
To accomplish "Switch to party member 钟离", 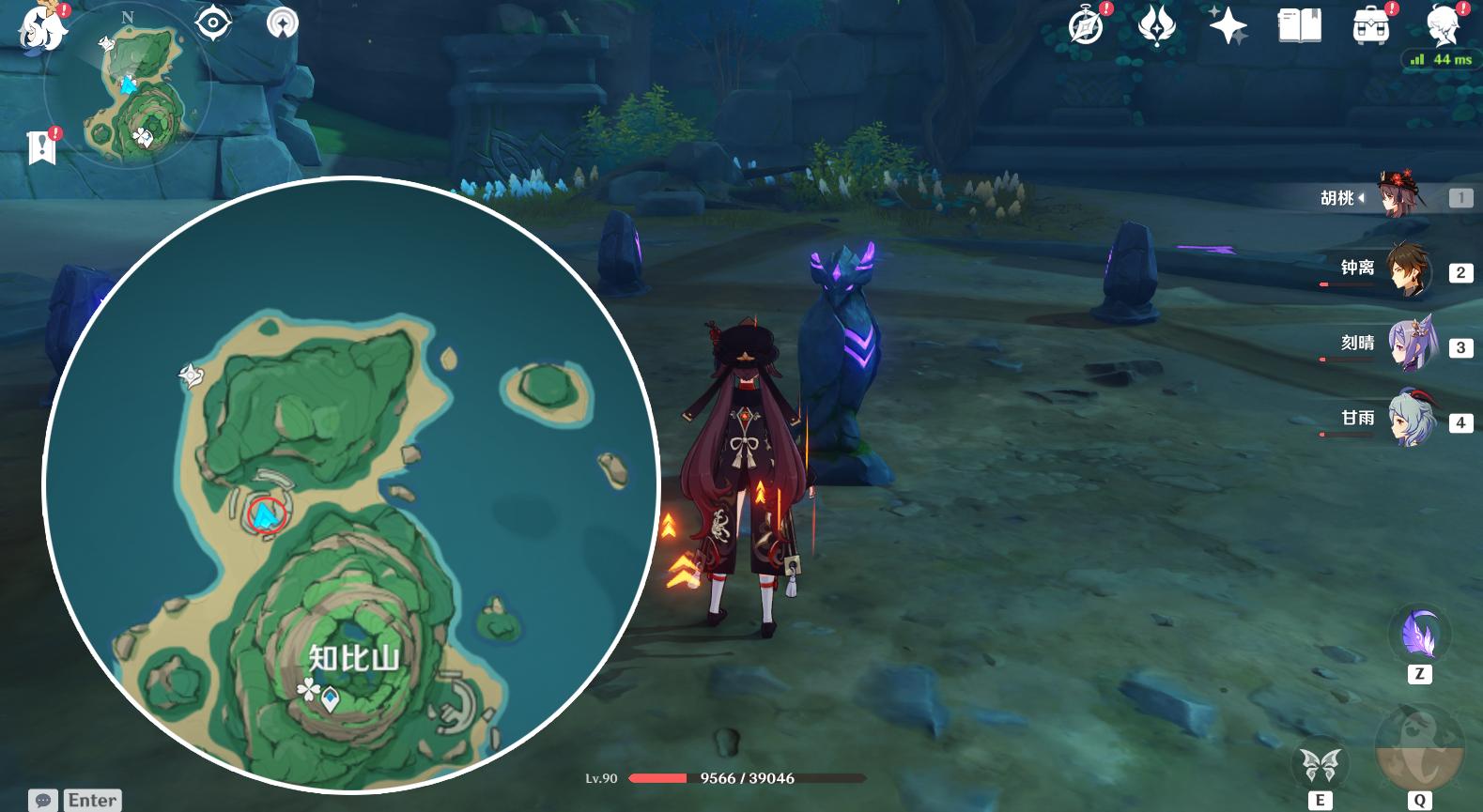I will point(1408,272).
